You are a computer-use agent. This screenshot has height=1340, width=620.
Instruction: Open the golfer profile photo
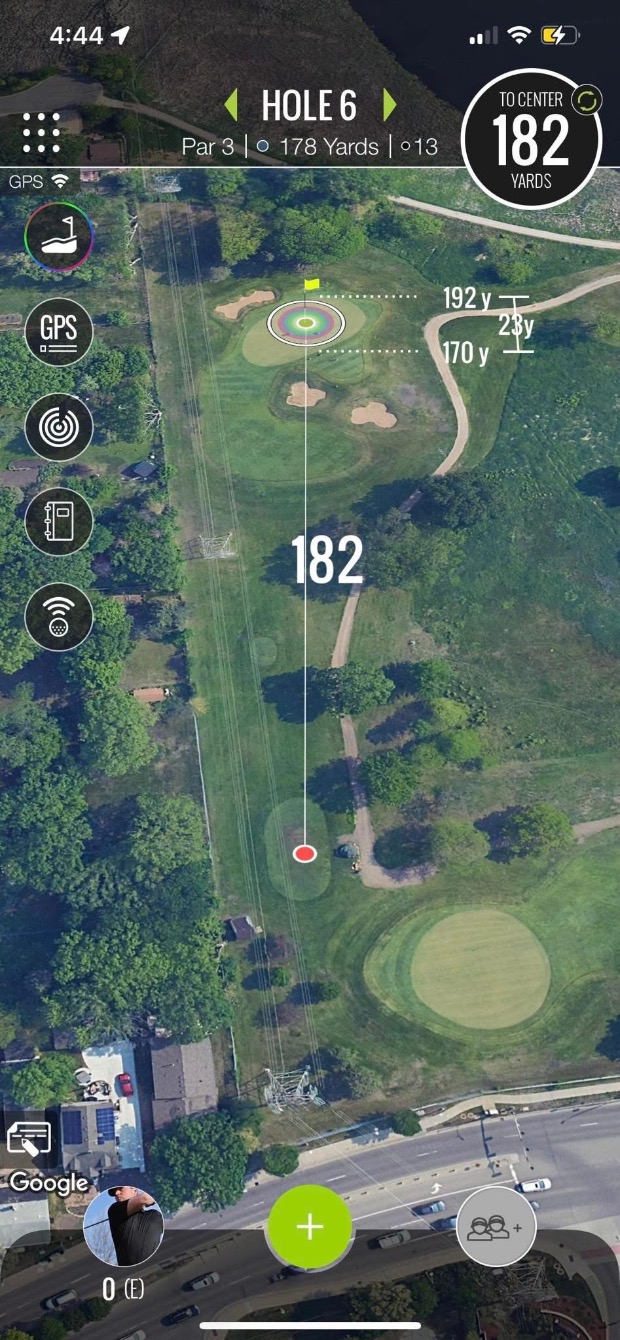[123, 1227]
